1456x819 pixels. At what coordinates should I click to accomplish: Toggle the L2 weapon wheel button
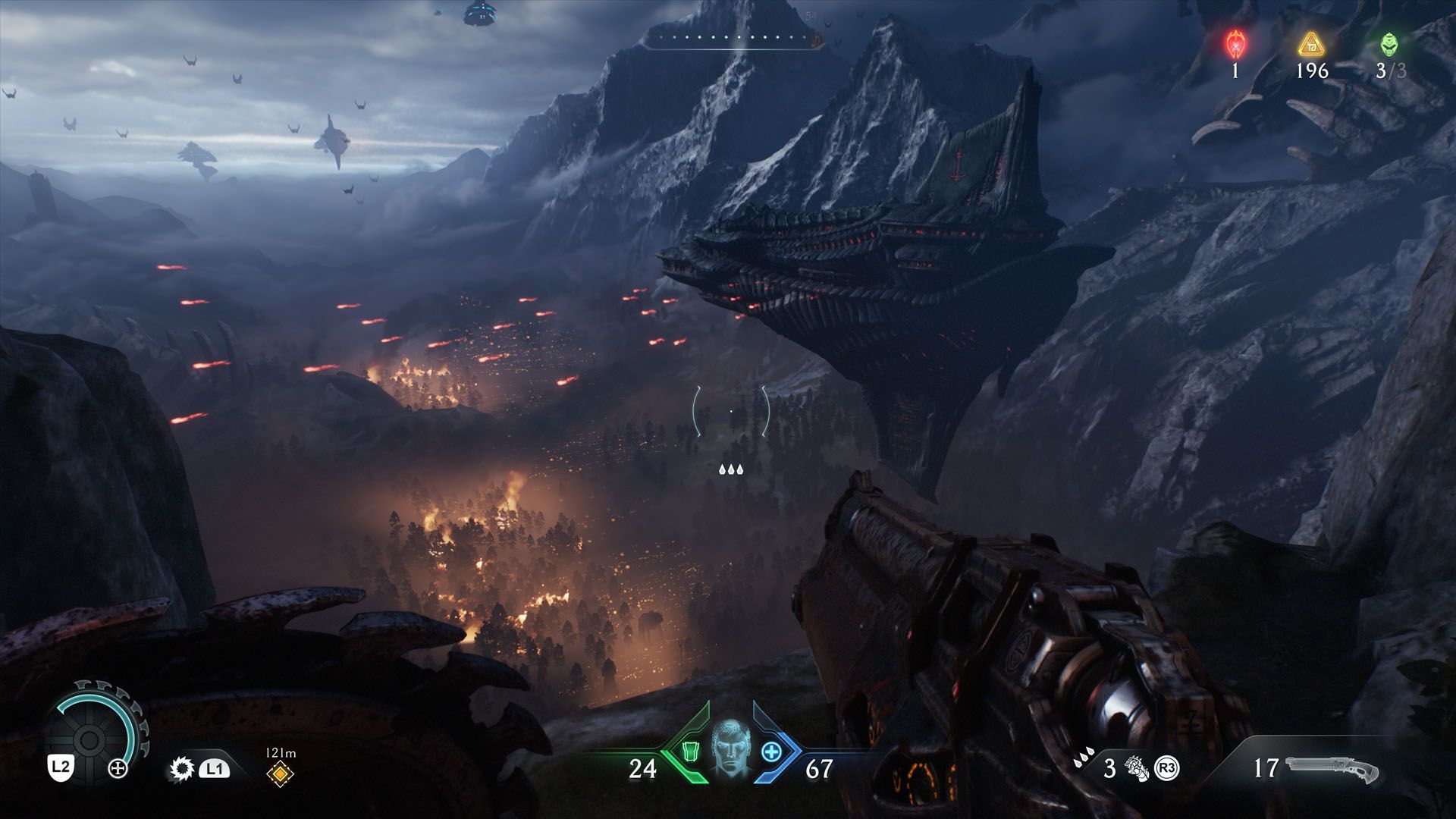[61, 768]
